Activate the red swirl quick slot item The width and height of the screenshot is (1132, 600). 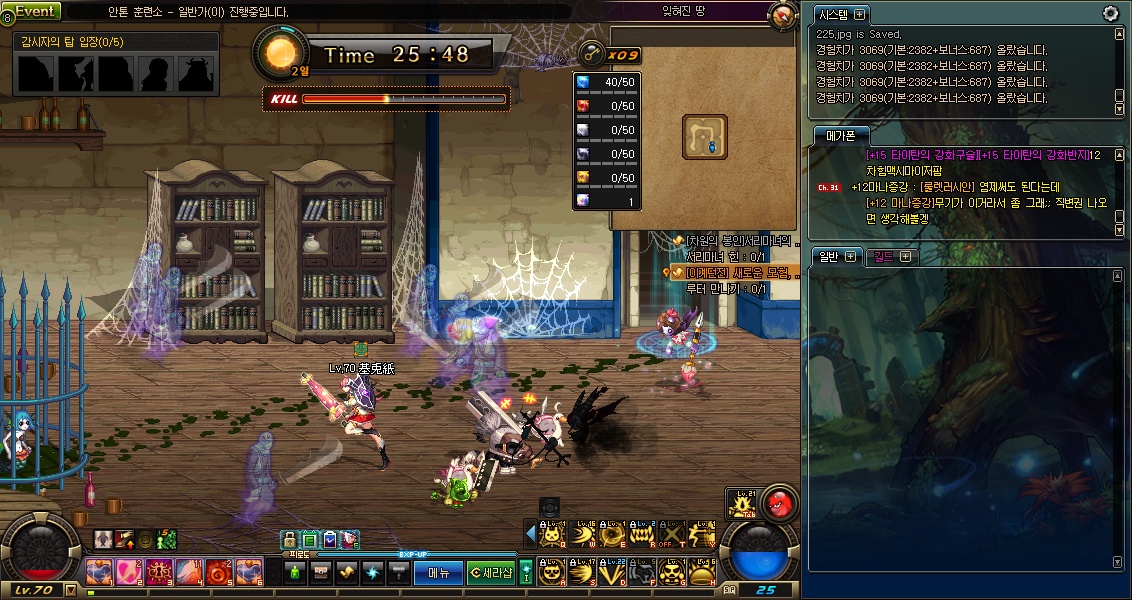point(219,572)
